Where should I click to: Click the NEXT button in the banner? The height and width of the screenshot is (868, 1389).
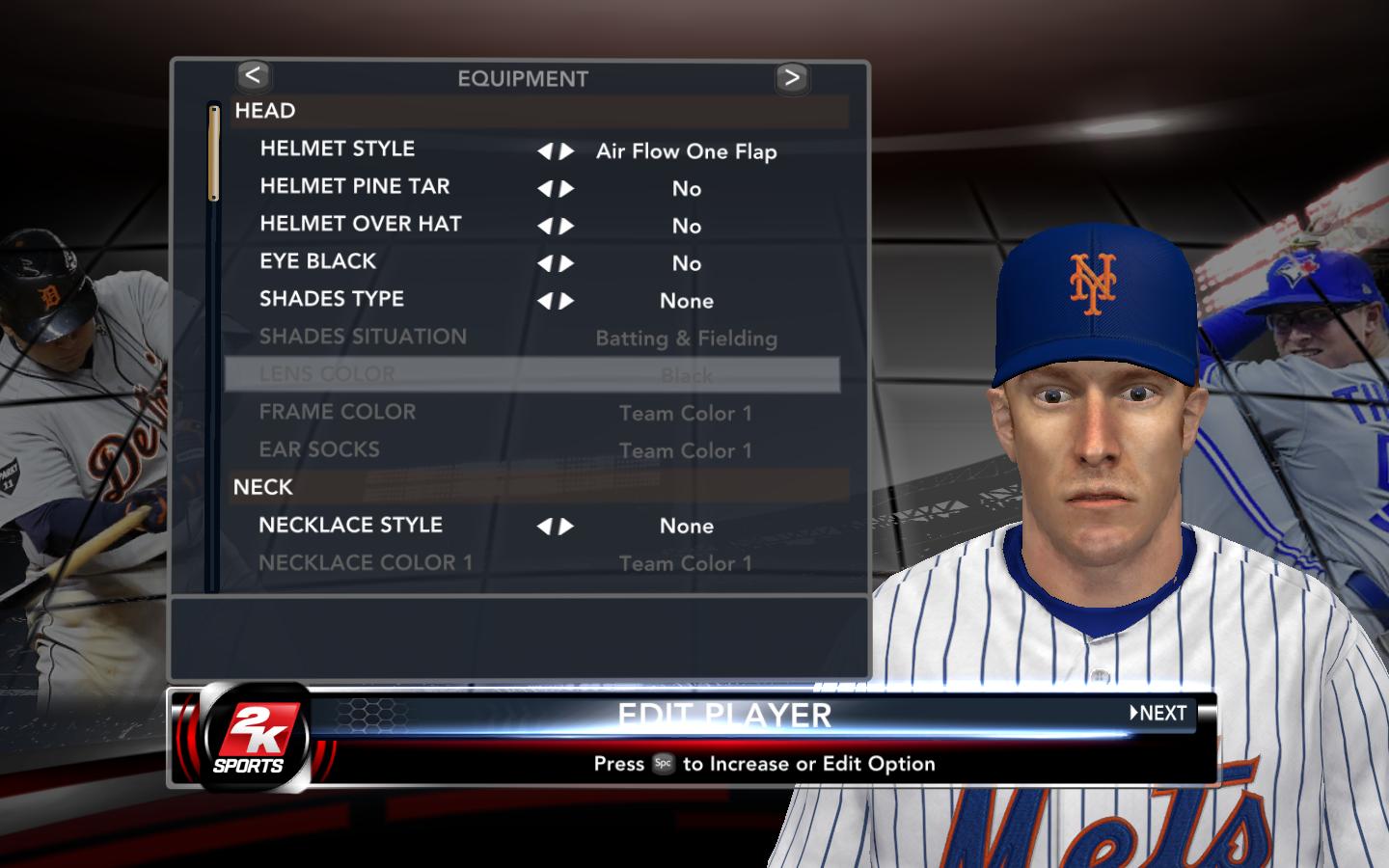tap(1158, 714)
